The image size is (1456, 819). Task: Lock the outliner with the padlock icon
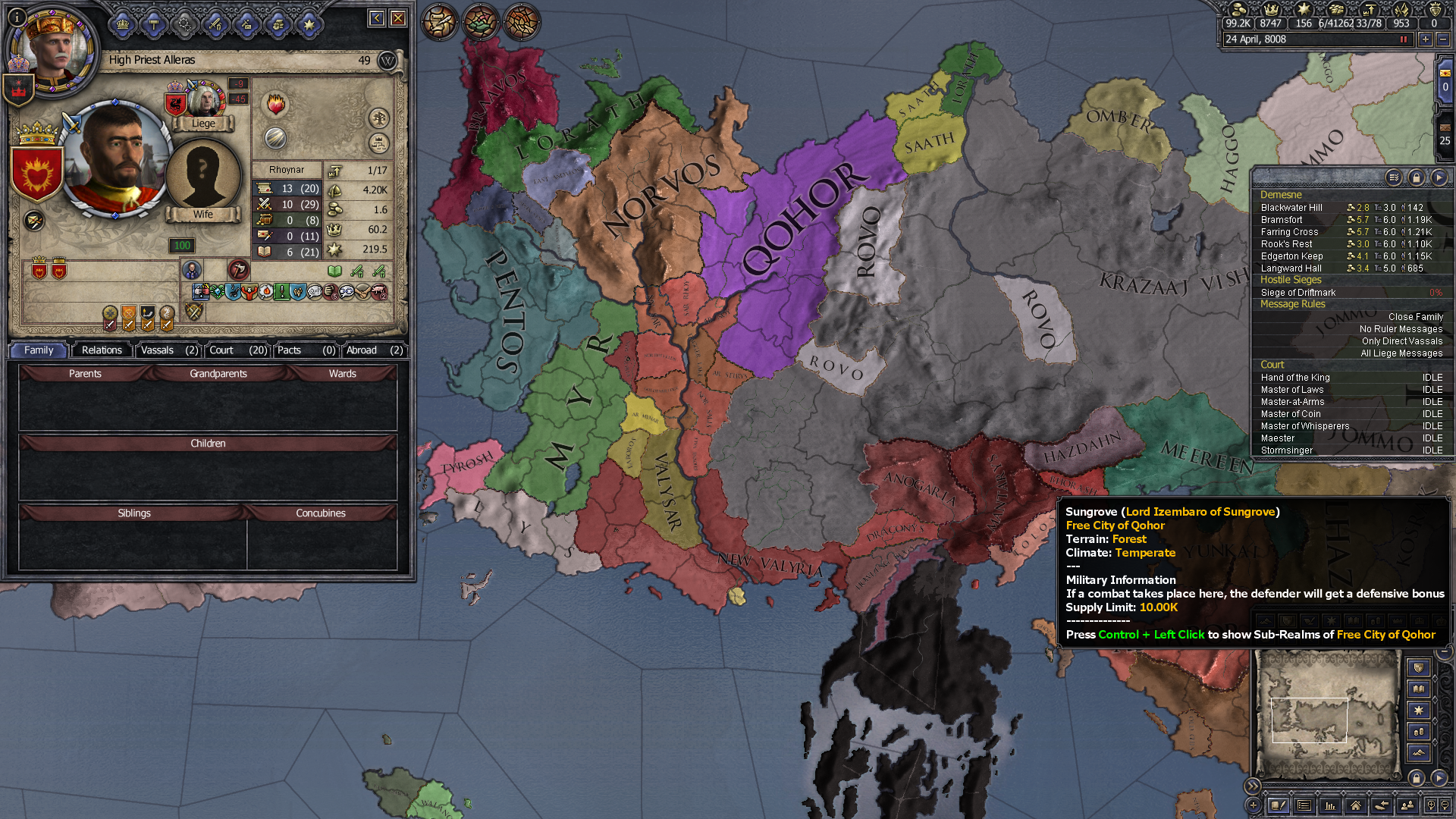tap(1417, 177)
